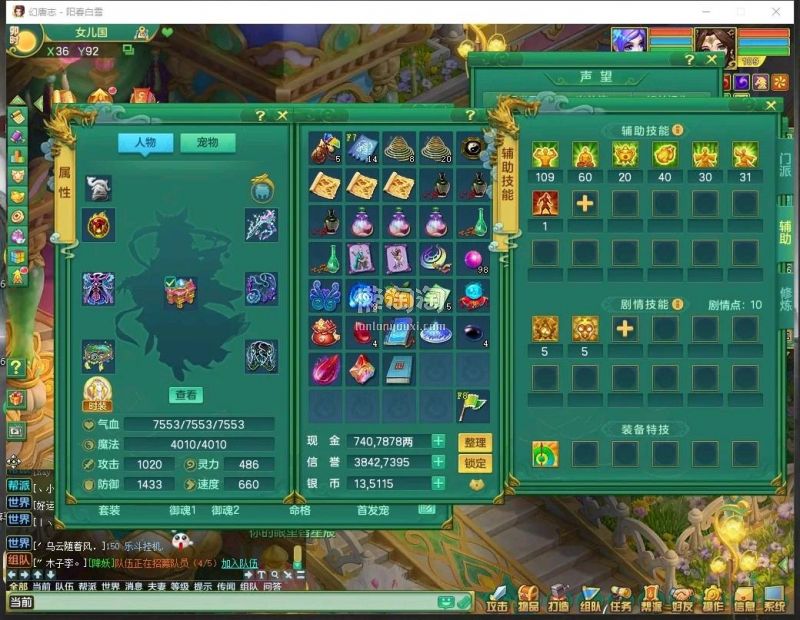
Task: Add a new 剧情技能 story skill
Action: (625, 328)
